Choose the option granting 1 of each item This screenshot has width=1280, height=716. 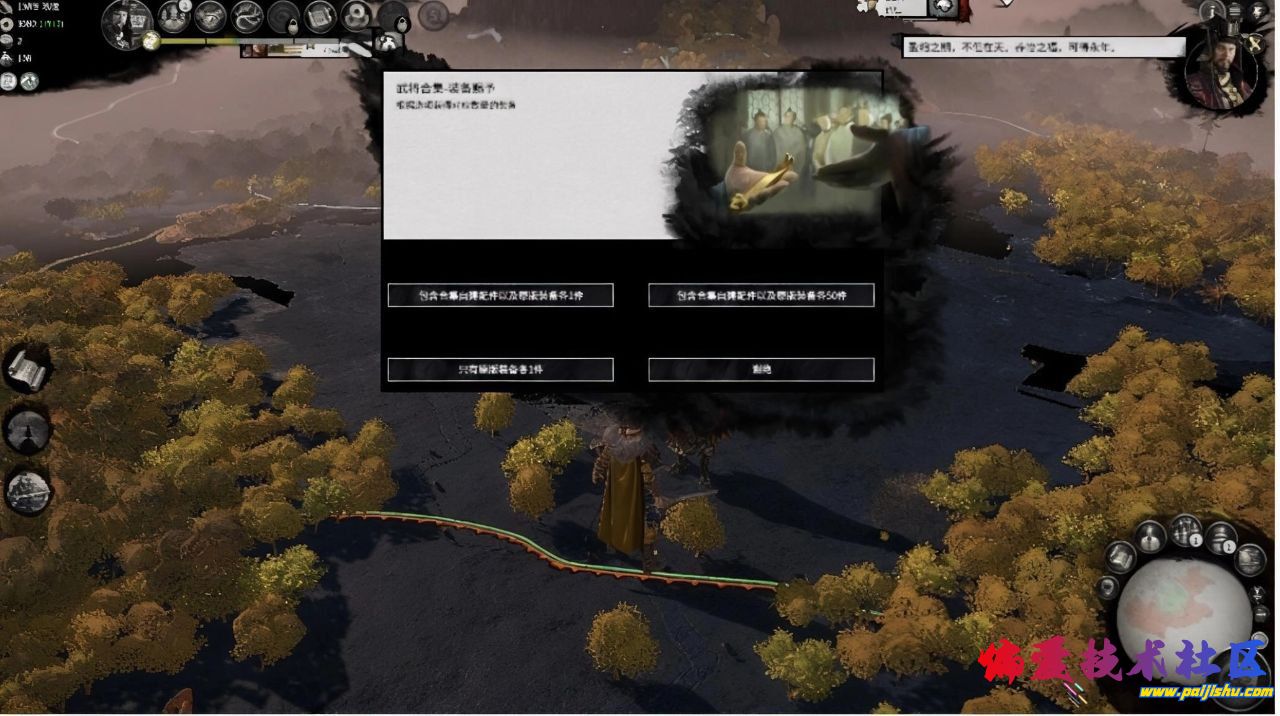click(500, 295)
